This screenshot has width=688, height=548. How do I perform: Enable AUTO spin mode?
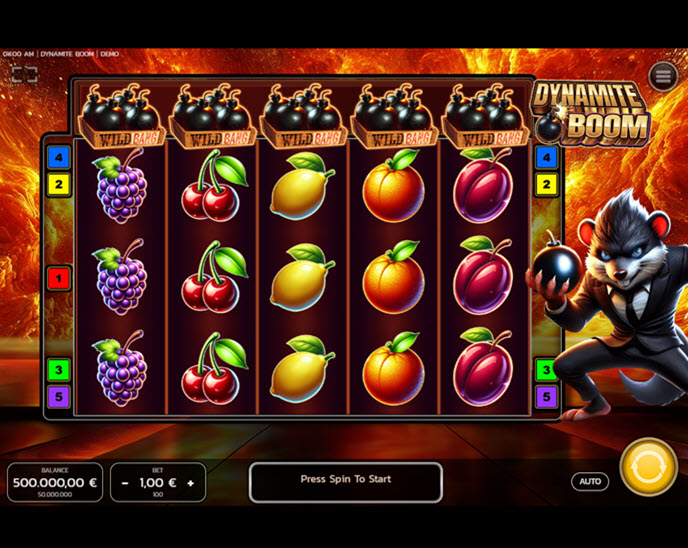[590, 481]
